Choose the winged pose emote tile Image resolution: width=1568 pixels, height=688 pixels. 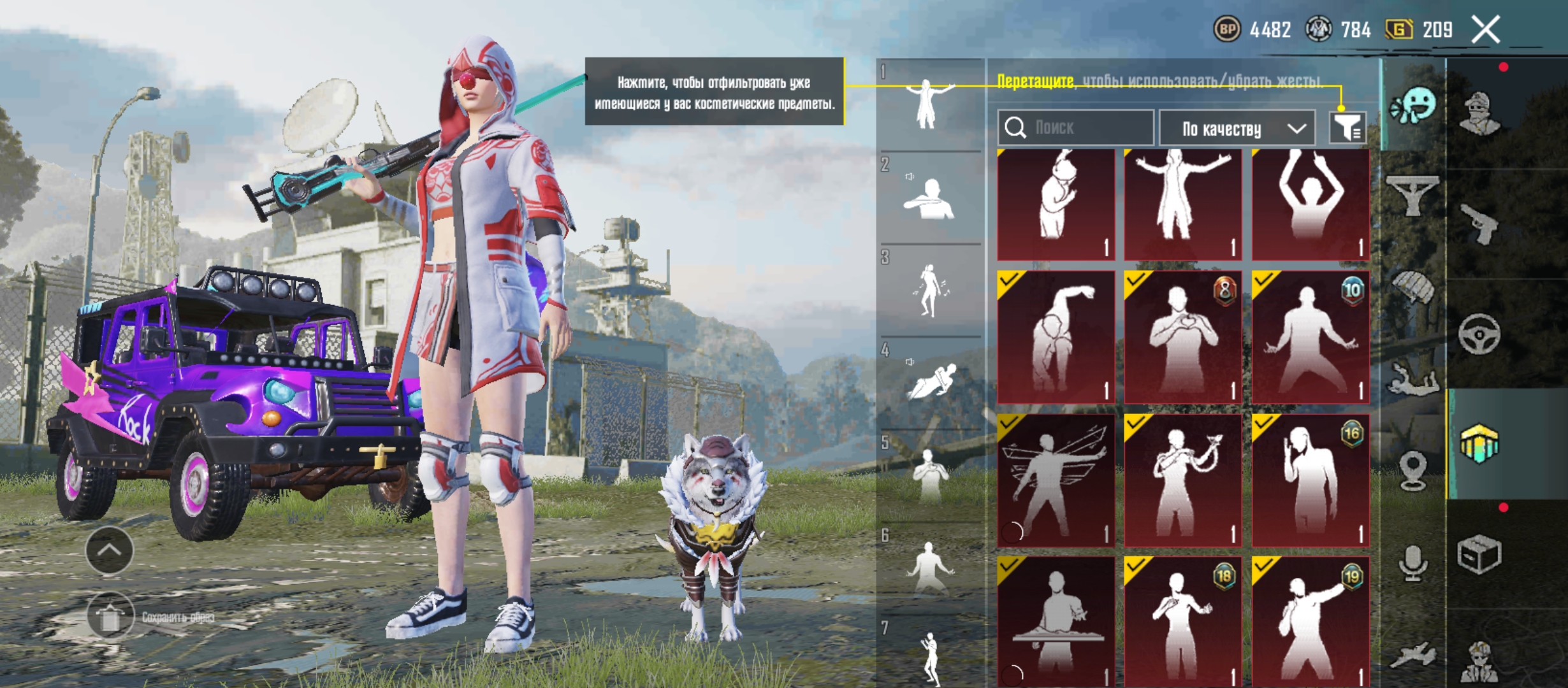tap(1056, 481)
